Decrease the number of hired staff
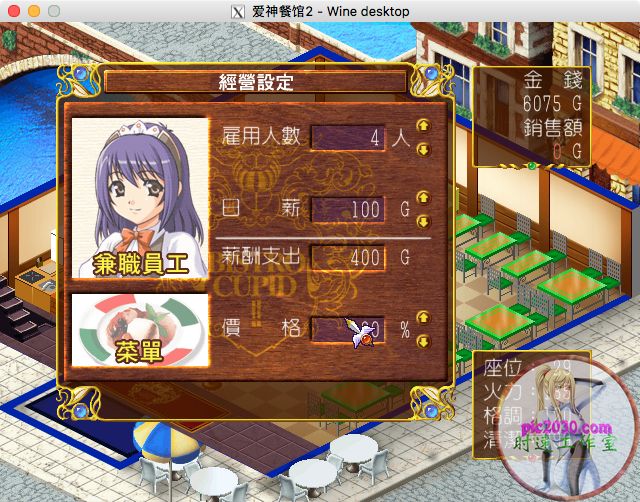 click(x=422, y=149)
